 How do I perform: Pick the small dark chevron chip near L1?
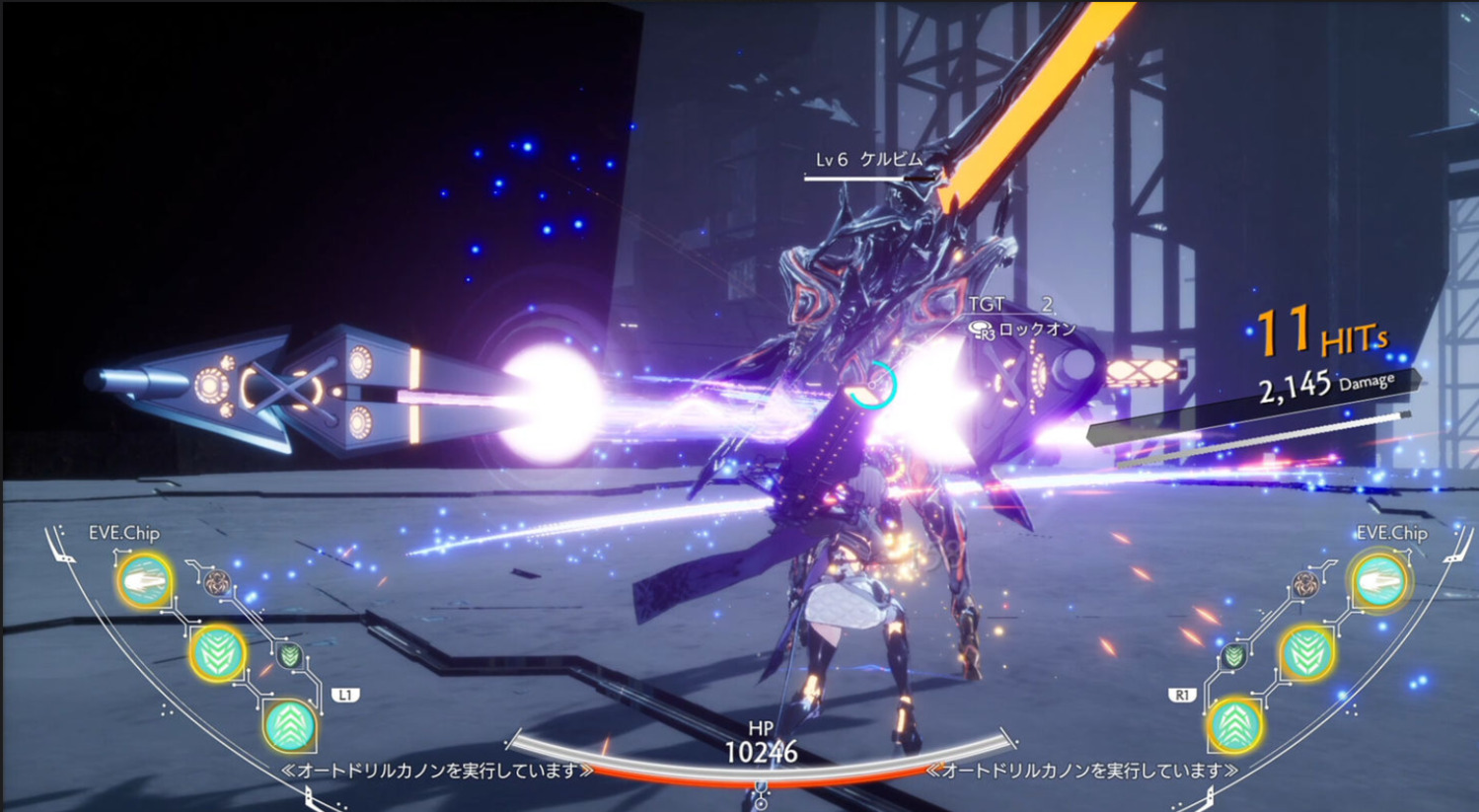tap(289, 653)
